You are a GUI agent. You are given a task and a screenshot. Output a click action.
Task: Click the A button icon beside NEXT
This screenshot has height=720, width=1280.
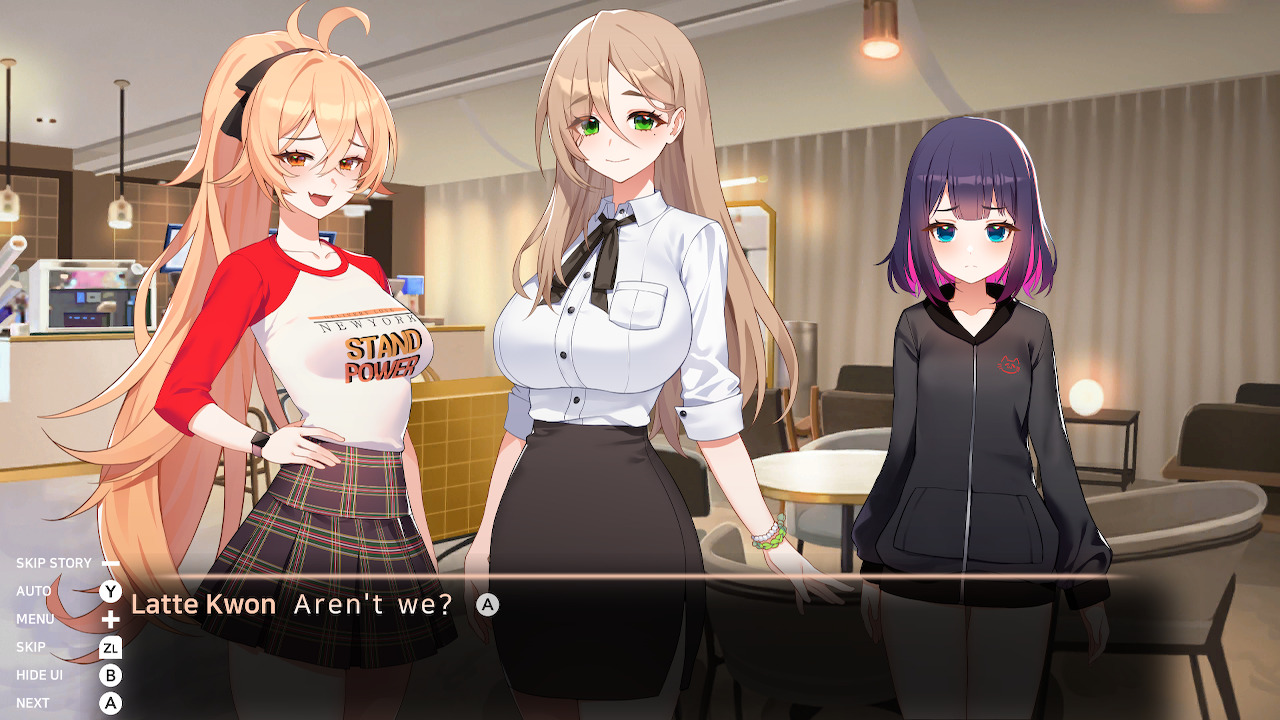point(112,703)
